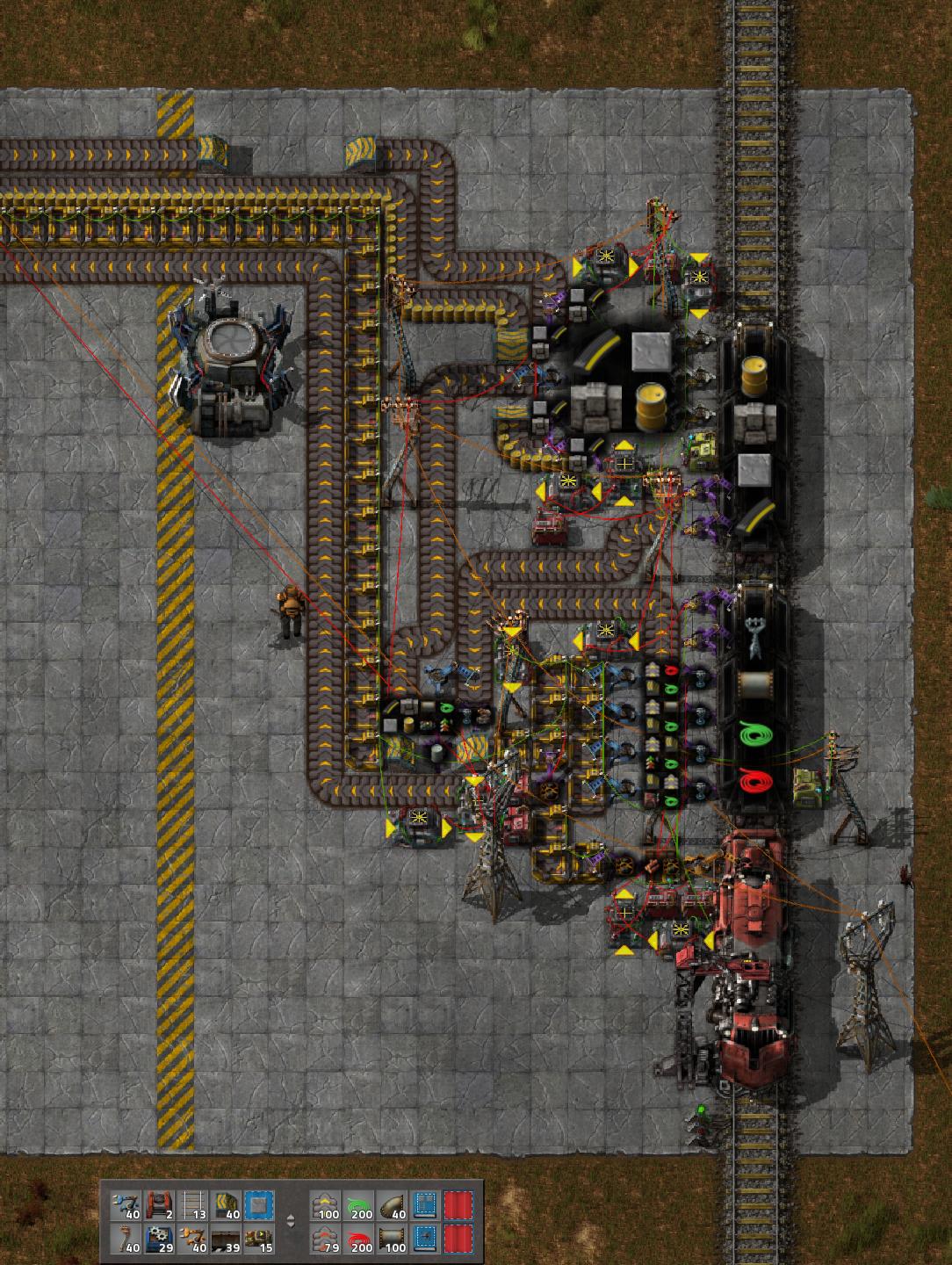Pick the locomotive from the quickbar
Screen dimensions: 952x1265
pos(159,1204)
